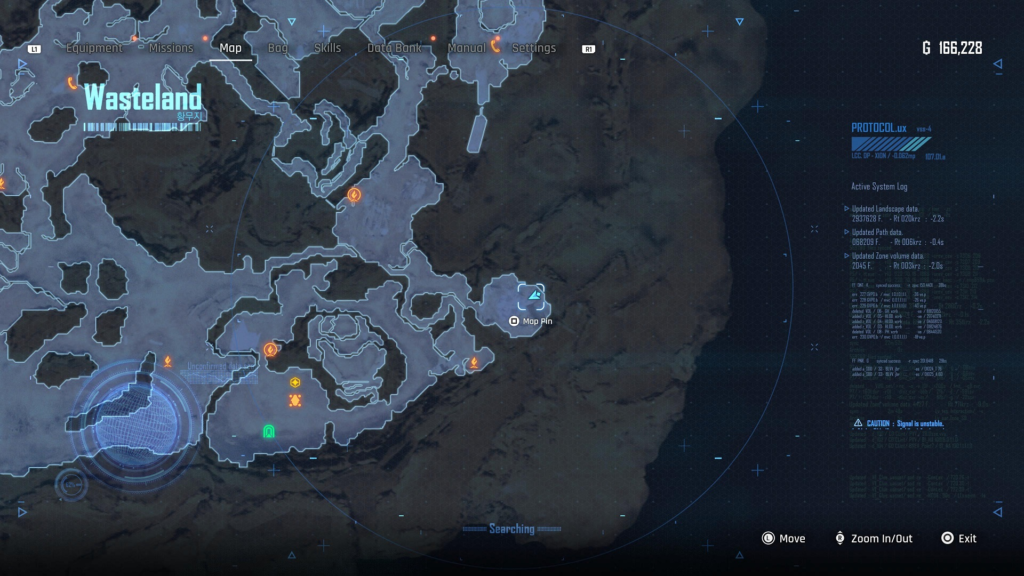Select the Map tab
1024x576 pixels.
coord(230,48)
